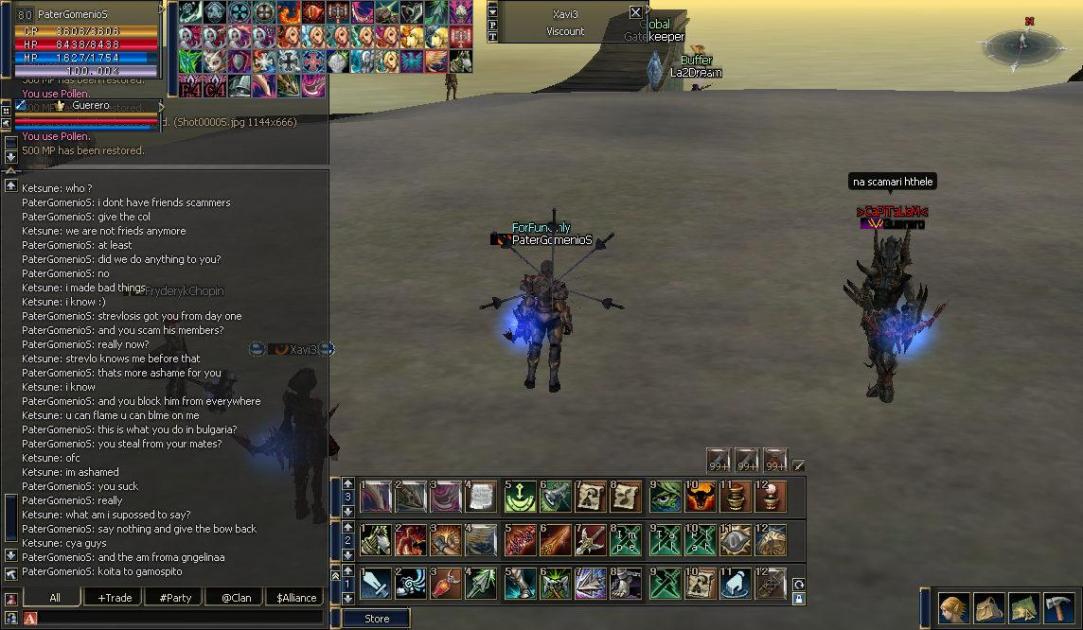Switch to the +Trade chat tab
The image size is (1083, 630).
point(114,598)
